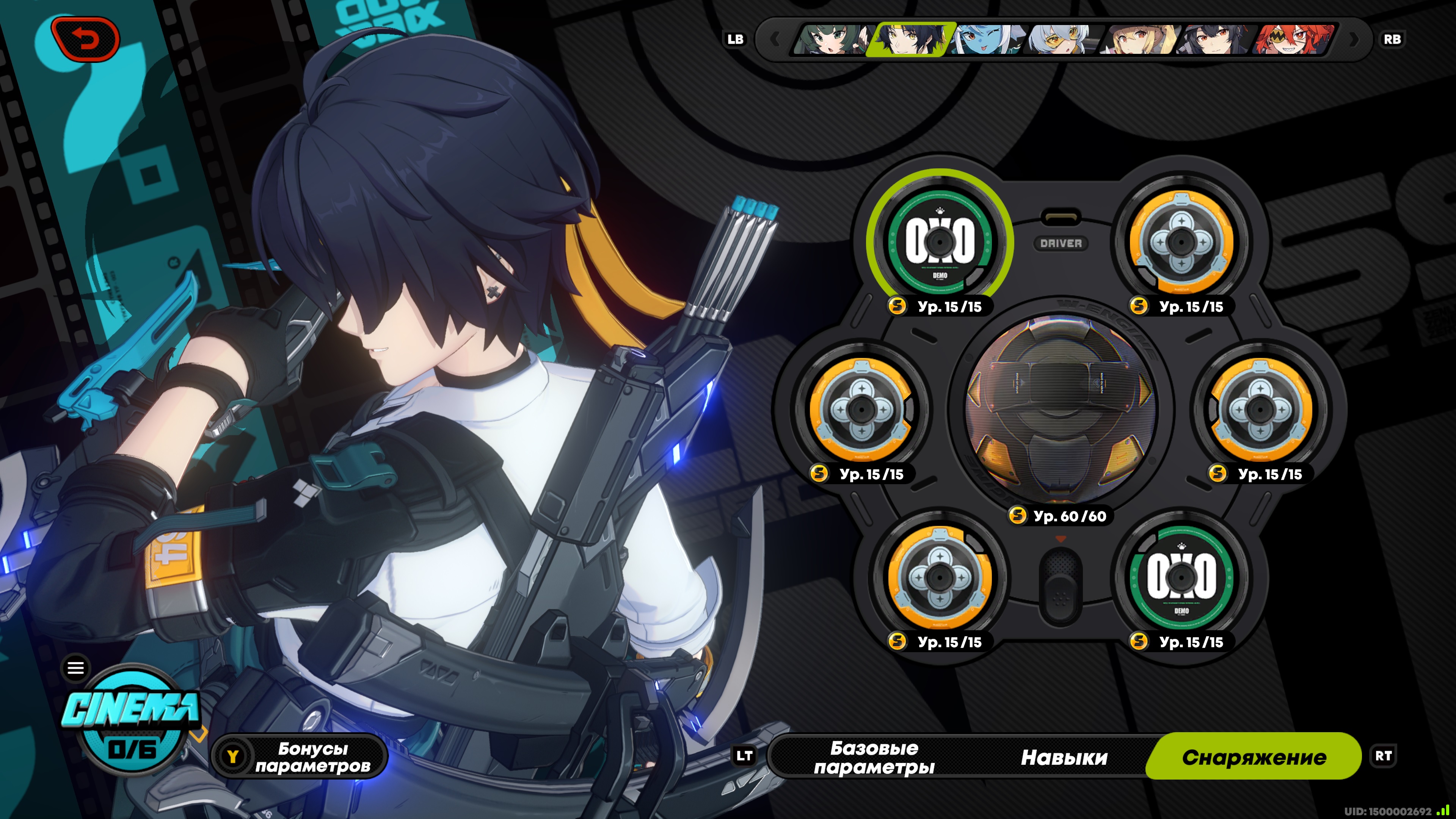Pick the blonde agent wearing a hat

[x=1139, y=39]
